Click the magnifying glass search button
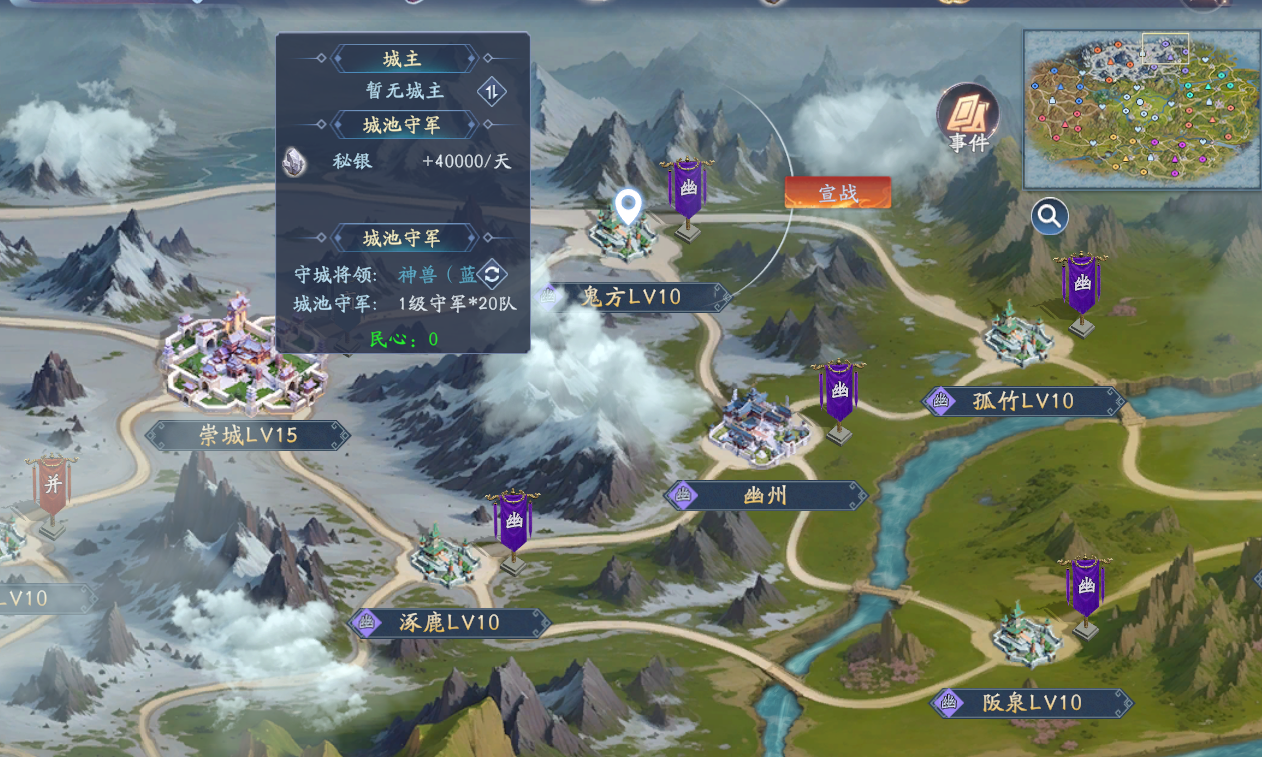This screenshot has width=1262, height=757. pyautogui.click(x=1050, y=216)
